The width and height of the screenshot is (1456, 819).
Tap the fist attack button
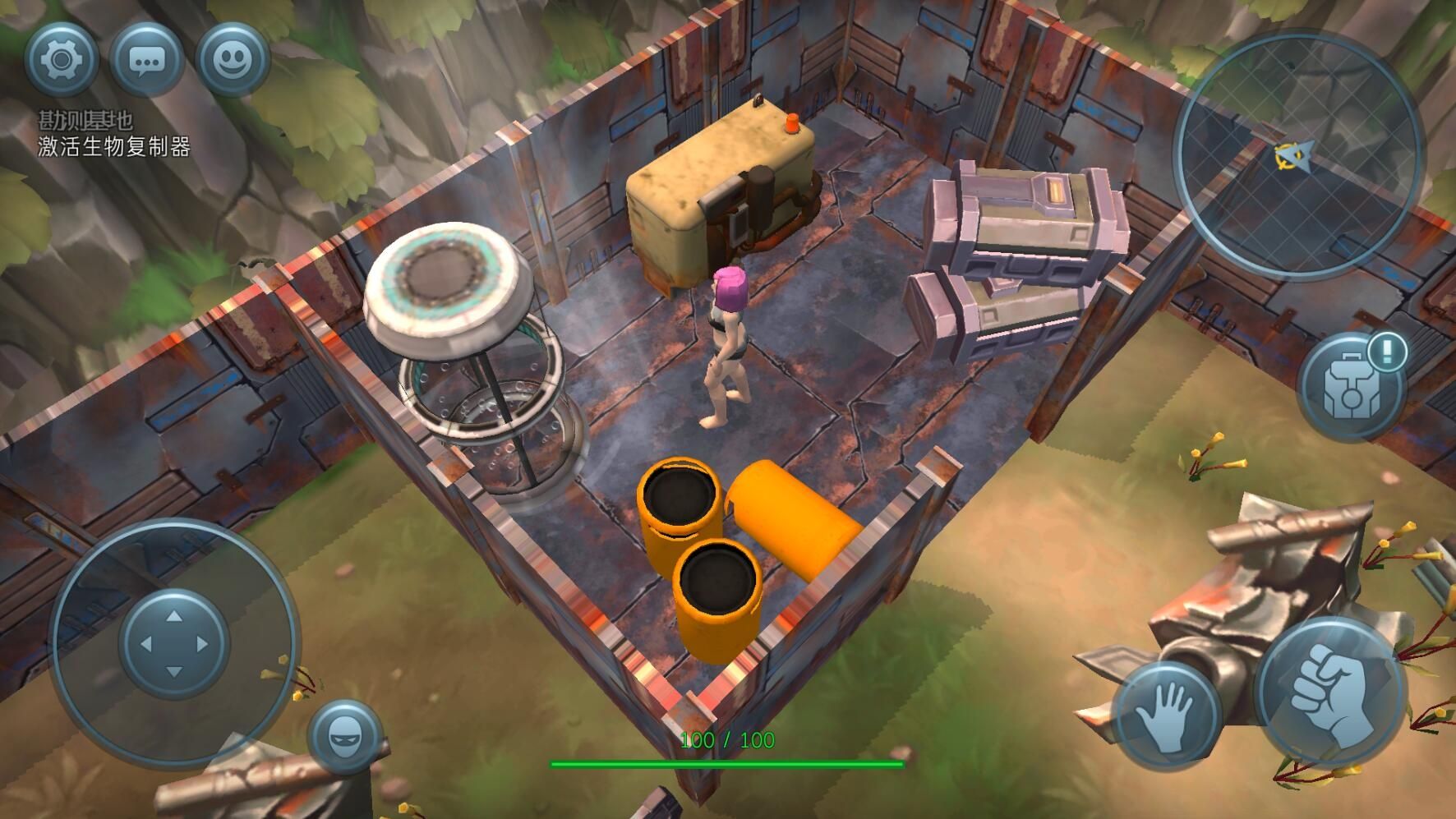tap(1328, 692)
